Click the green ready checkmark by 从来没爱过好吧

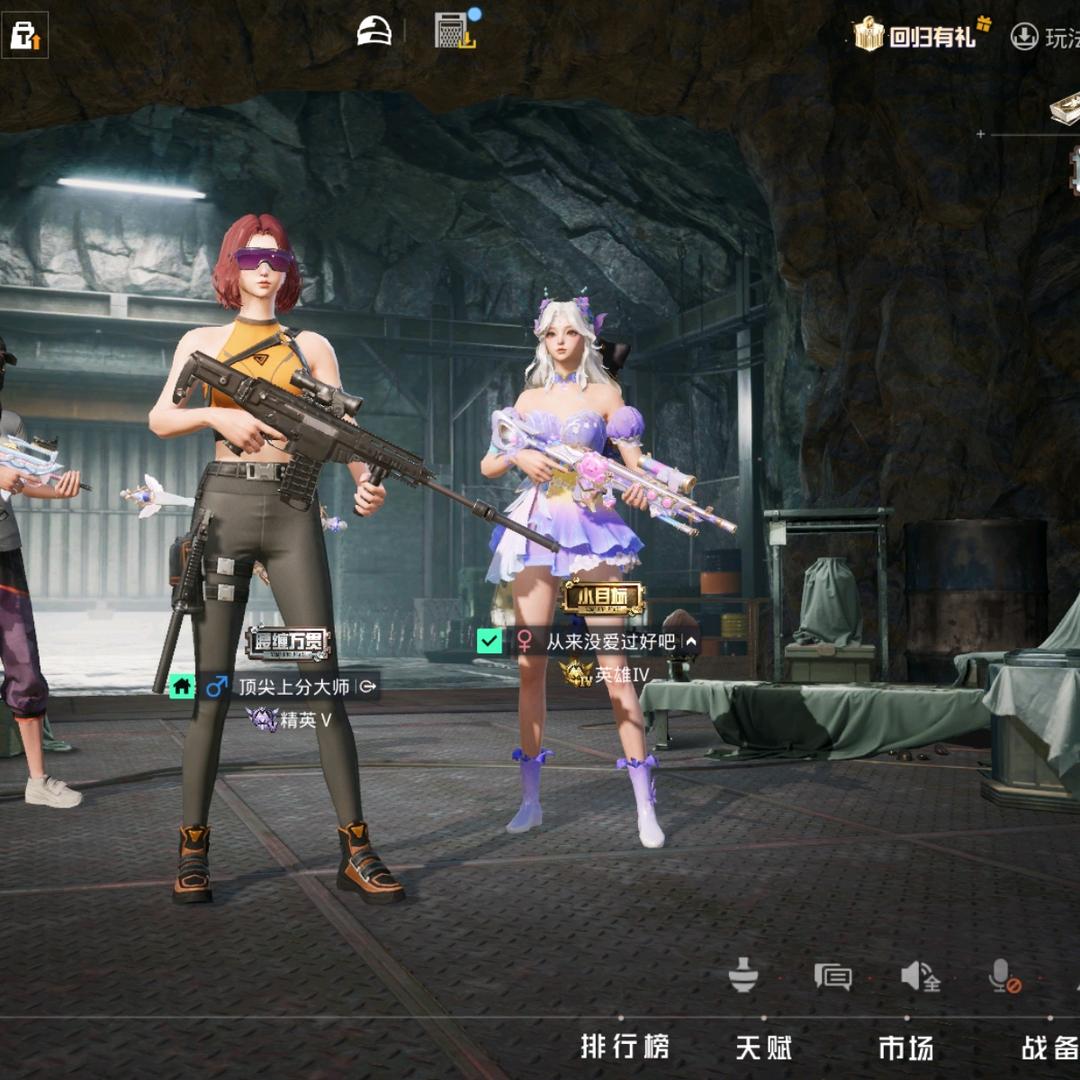(x=489, y=641)
